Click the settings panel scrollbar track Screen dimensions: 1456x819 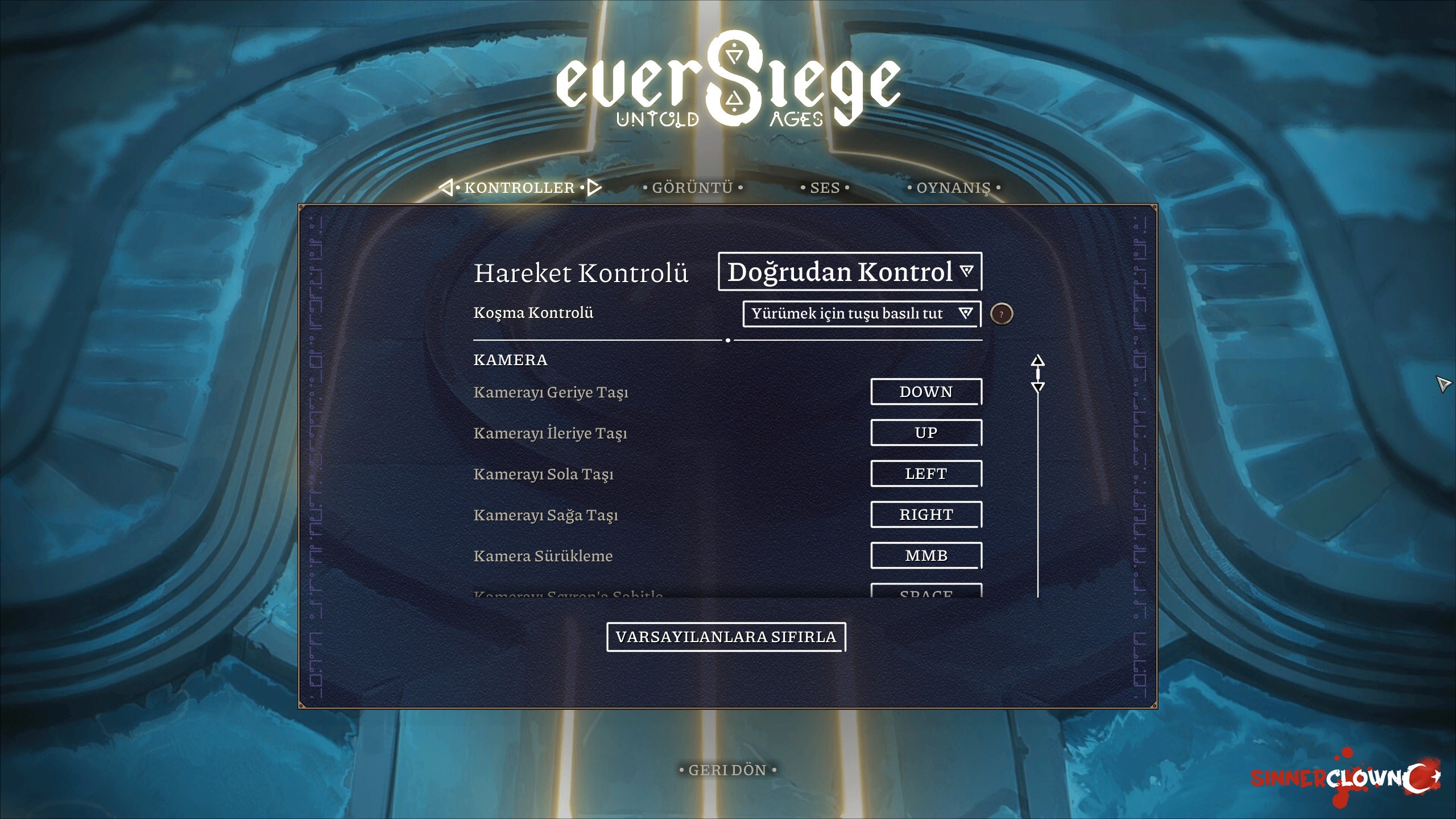(x=1039, y=489)
